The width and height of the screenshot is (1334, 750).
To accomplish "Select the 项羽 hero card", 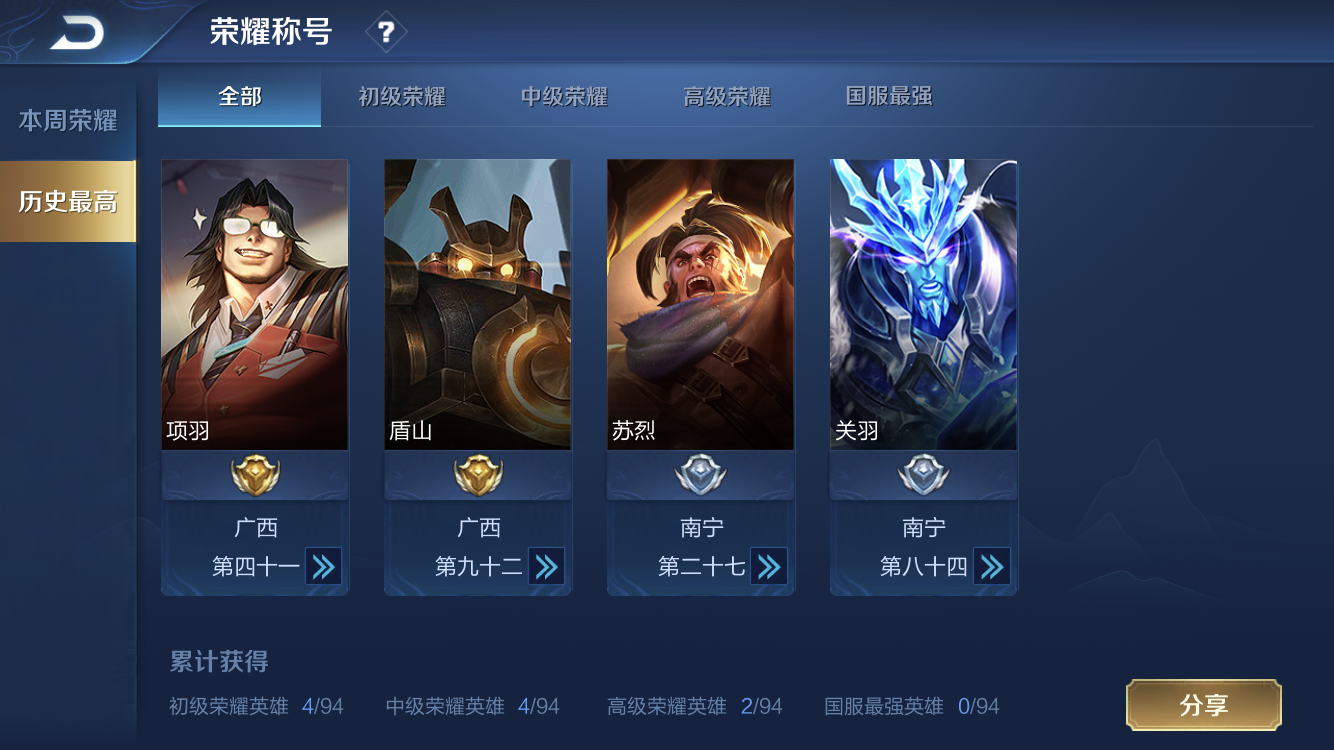I will pos(255,304).
